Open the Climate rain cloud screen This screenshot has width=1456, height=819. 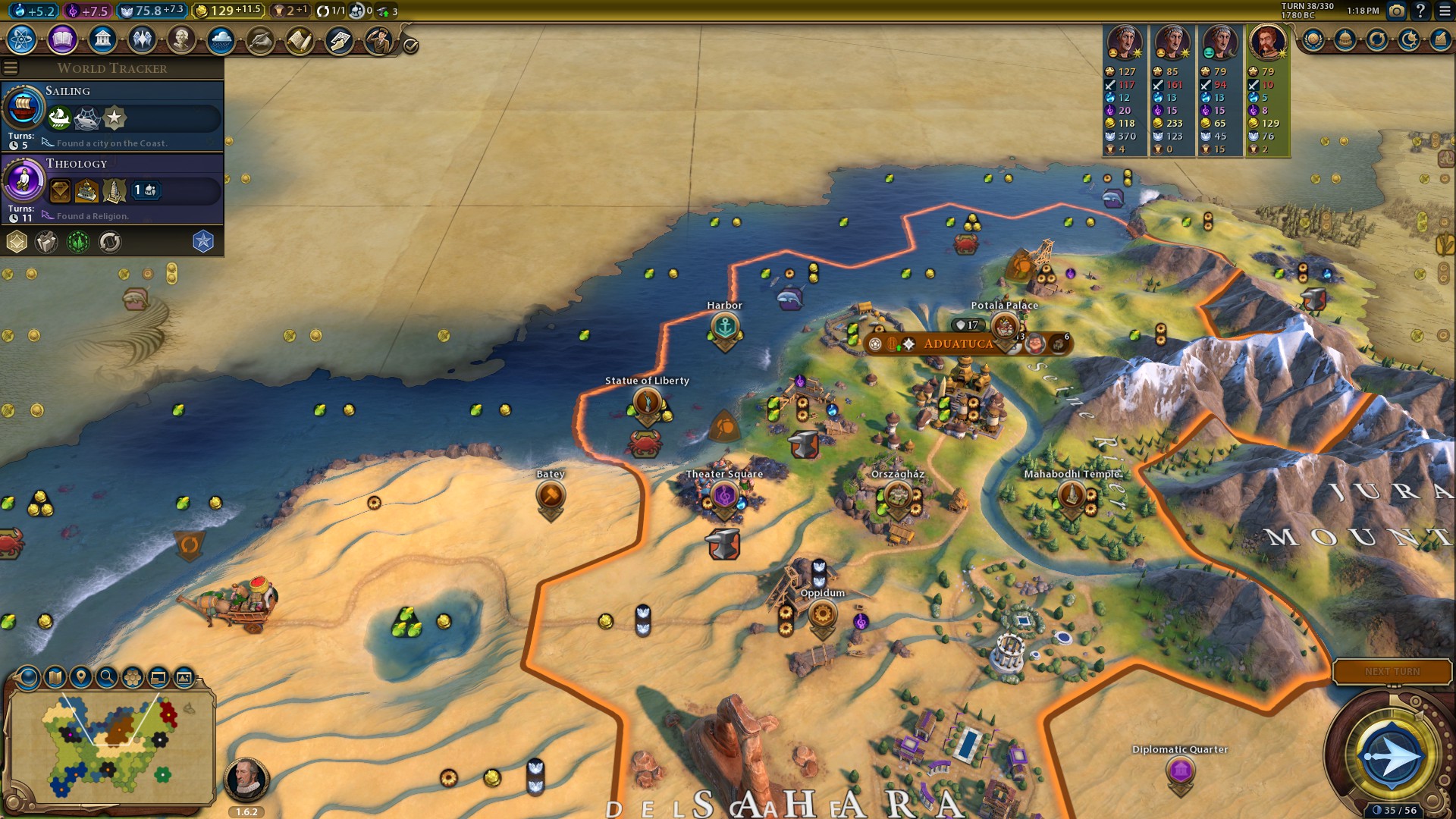click(221, 39)
